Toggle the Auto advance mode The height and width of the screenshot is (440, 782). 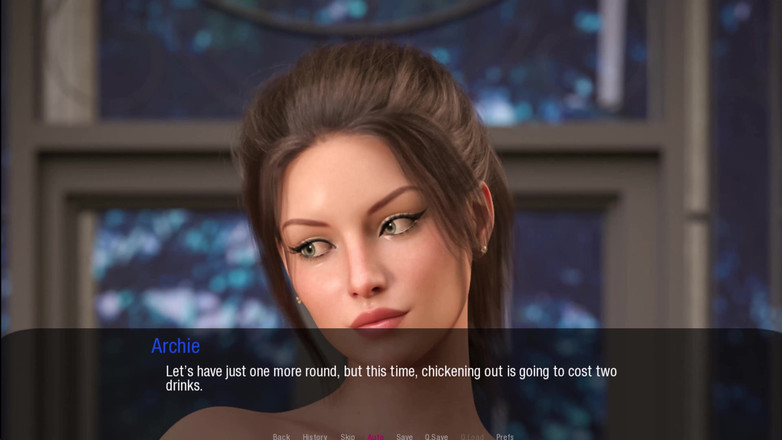376,436
